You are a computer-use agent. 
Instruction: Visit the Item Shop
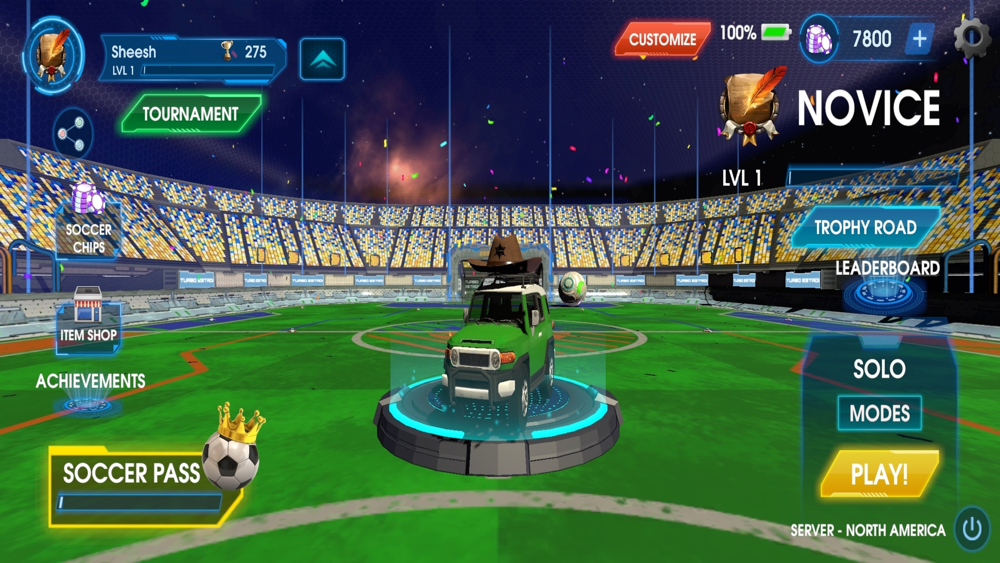[88, 320]
